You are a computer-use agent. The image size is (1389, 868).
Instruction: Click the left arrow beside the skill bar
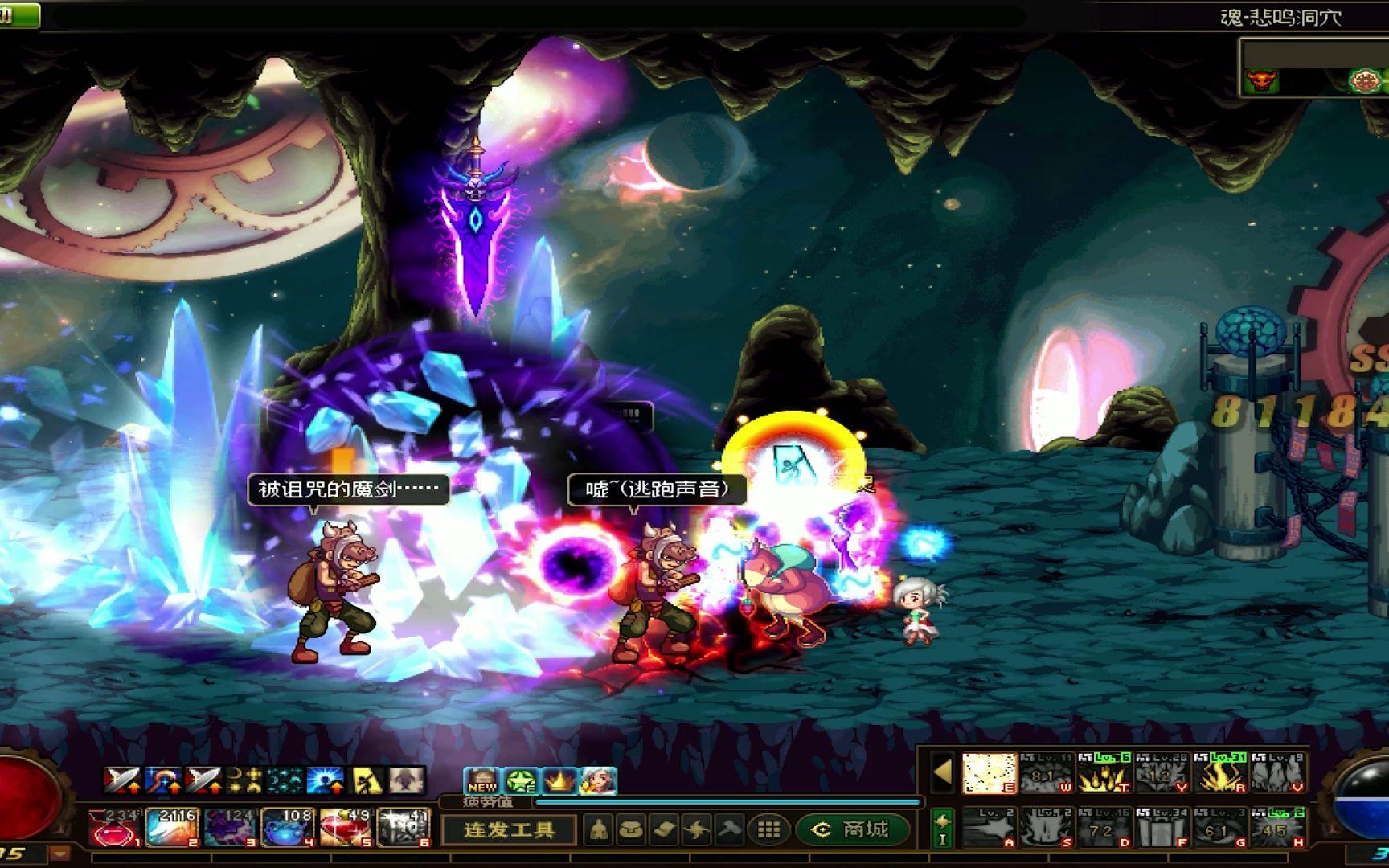pyautogui.click(x=942, y=772)
